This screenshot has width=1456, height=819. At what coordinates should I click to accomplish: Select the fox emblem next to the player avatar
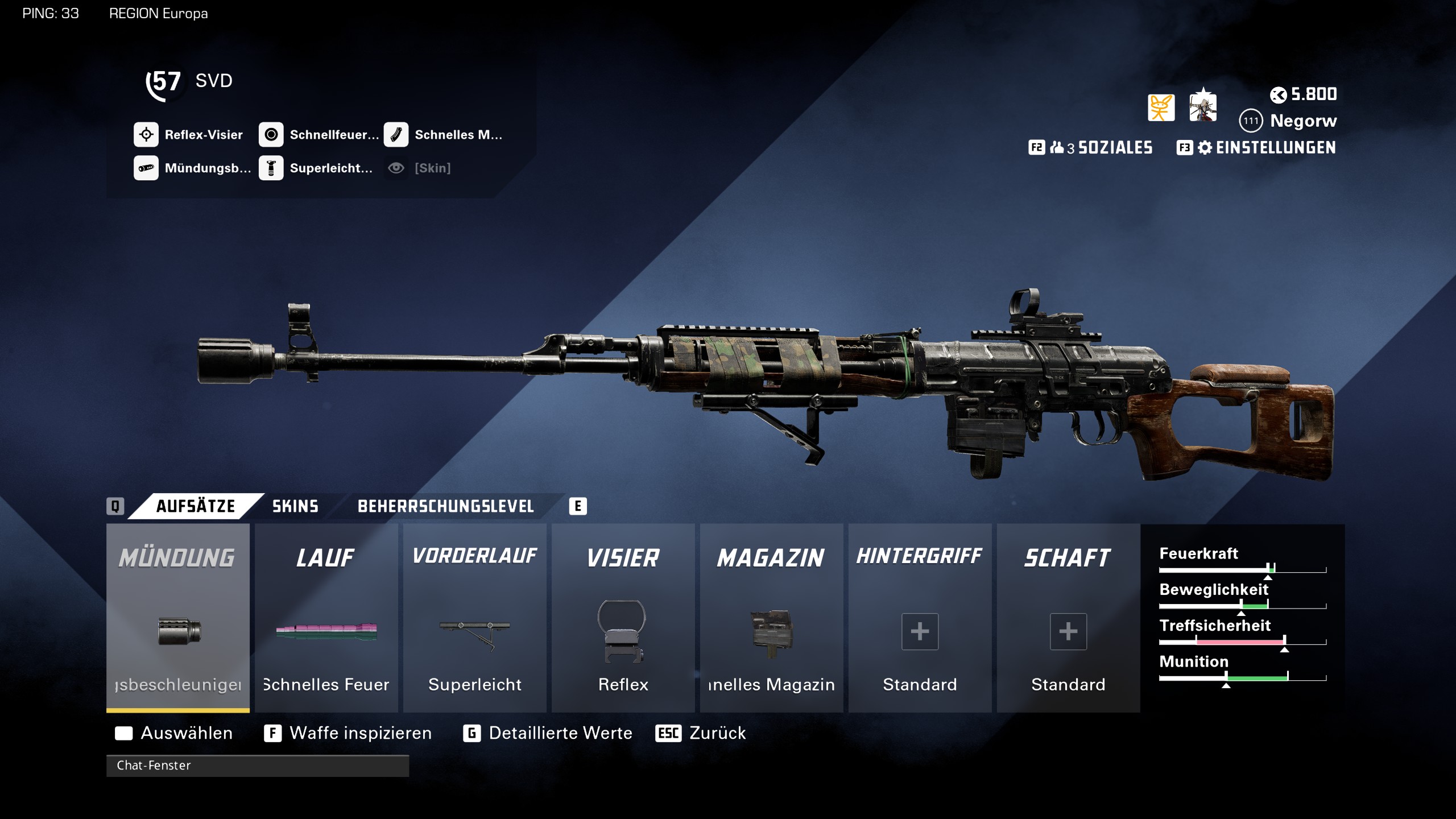(x=1160, y=106)
